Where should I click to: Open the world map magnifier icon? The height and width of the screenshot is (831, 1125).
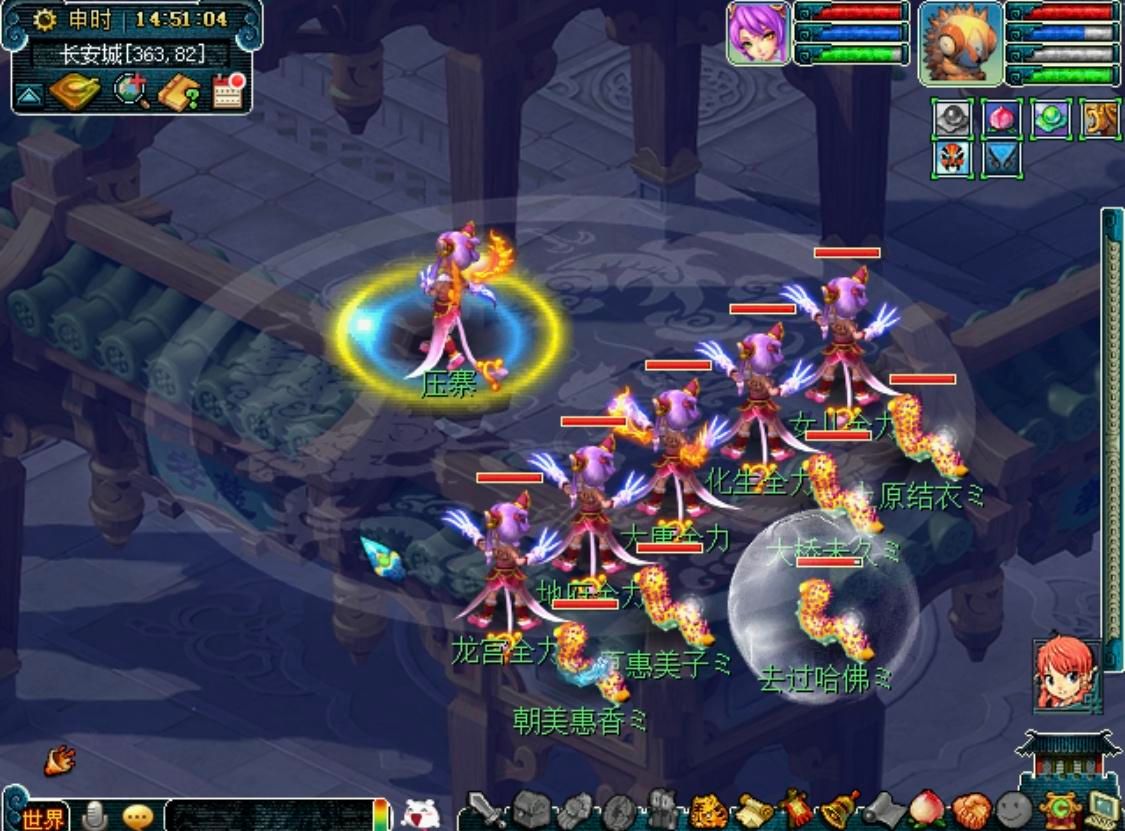coord(130,92)
